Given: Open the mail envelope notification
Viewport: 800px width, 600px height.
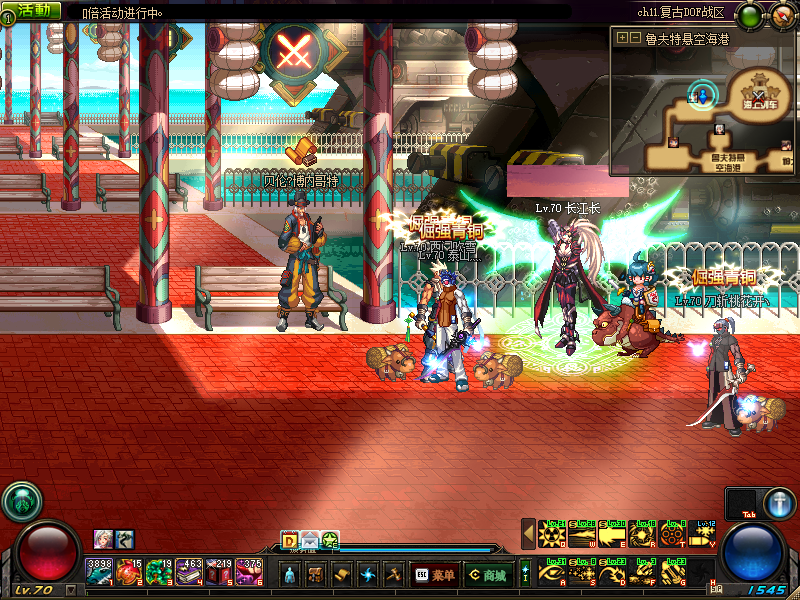Looking at the screenshot, I should tap(310, 540).
